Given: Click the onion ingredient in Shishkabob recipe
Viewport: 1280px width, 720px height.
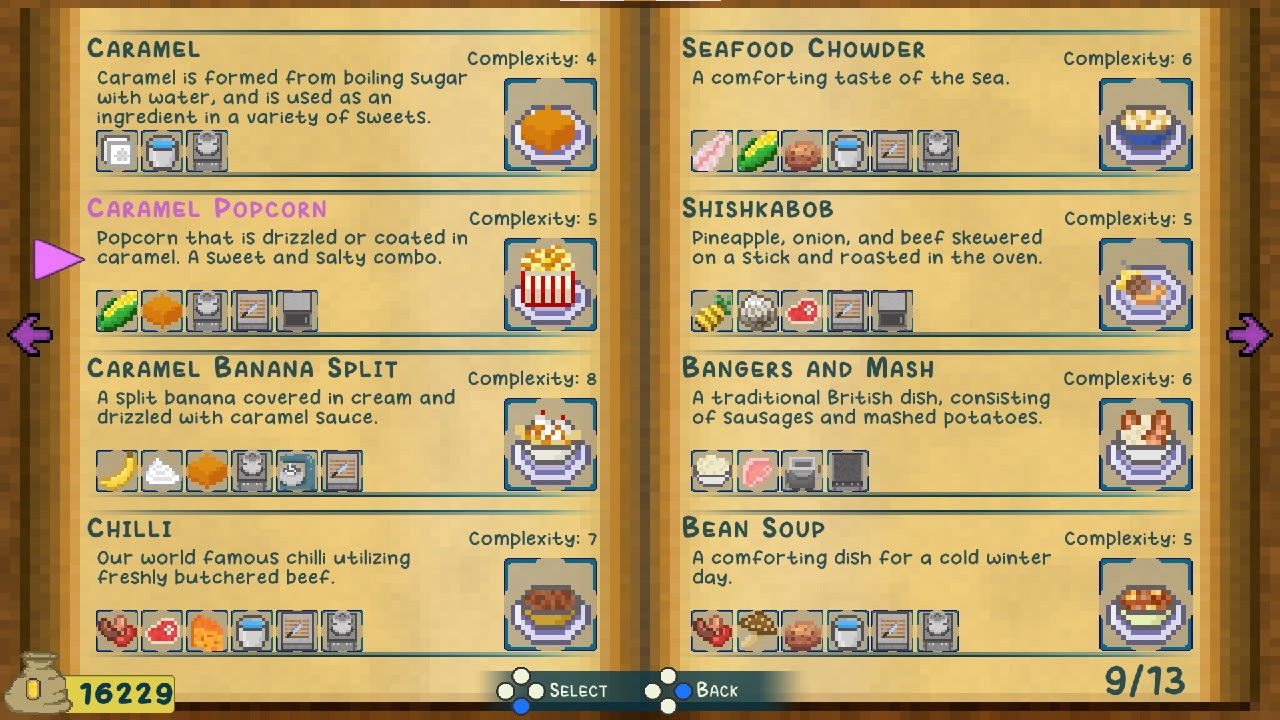Looking at the screenshot, I should 756,310.
